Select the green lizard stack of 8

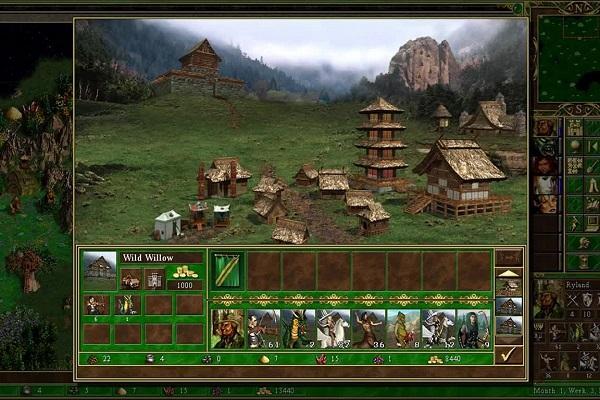tap(403, 328)
